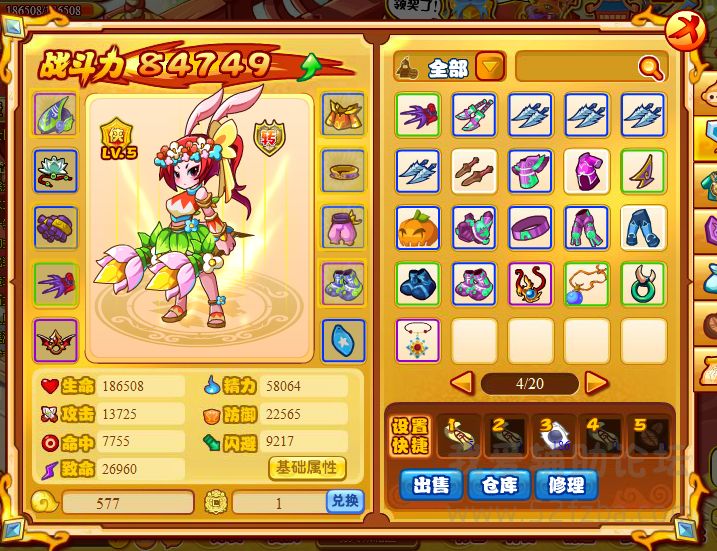717x551 pixels.
Task: Choose quick slot number 3
Action: [554, 430]
